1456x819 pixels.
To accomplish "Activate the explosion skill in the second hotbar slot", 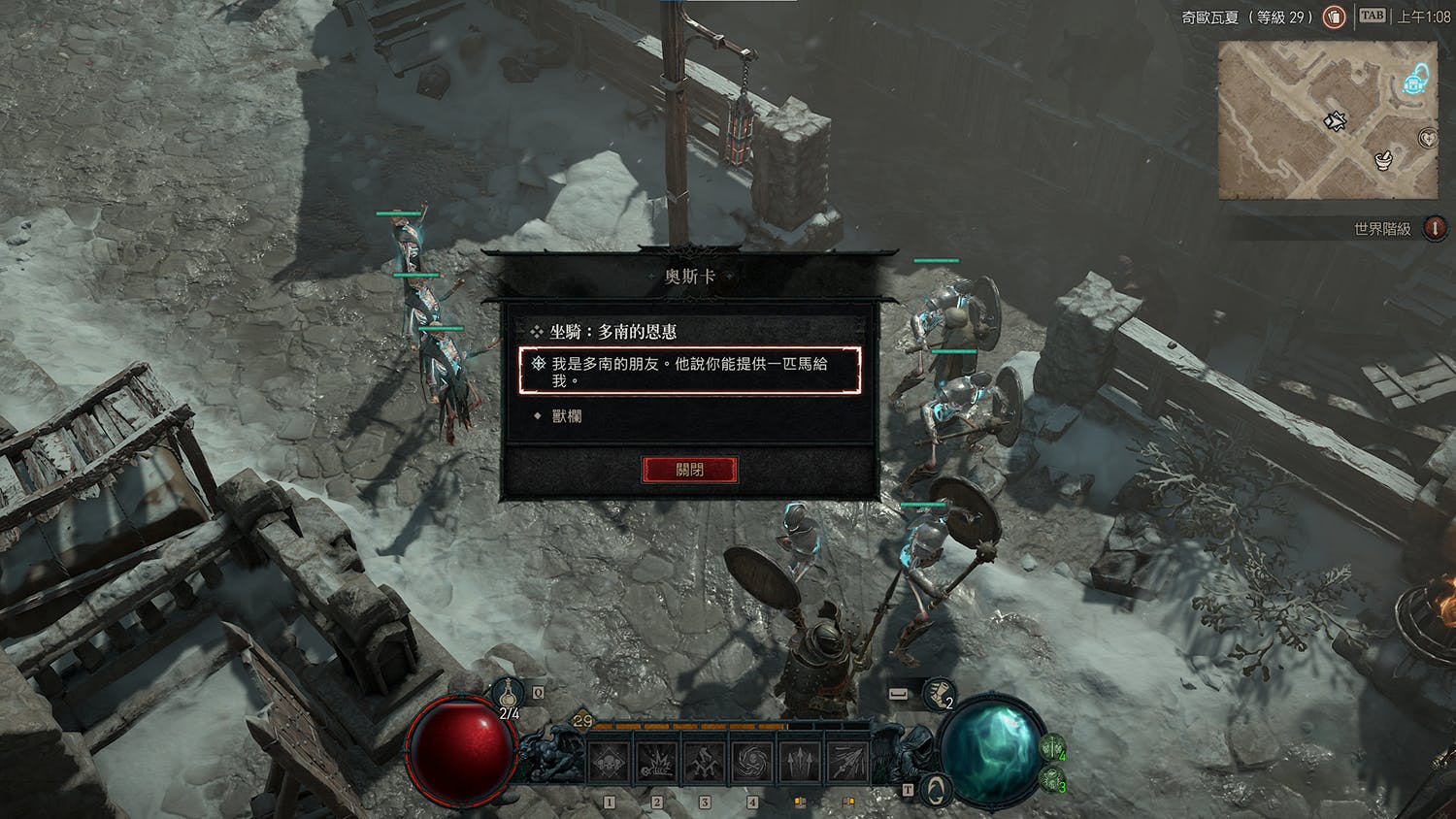I will 657,763.
